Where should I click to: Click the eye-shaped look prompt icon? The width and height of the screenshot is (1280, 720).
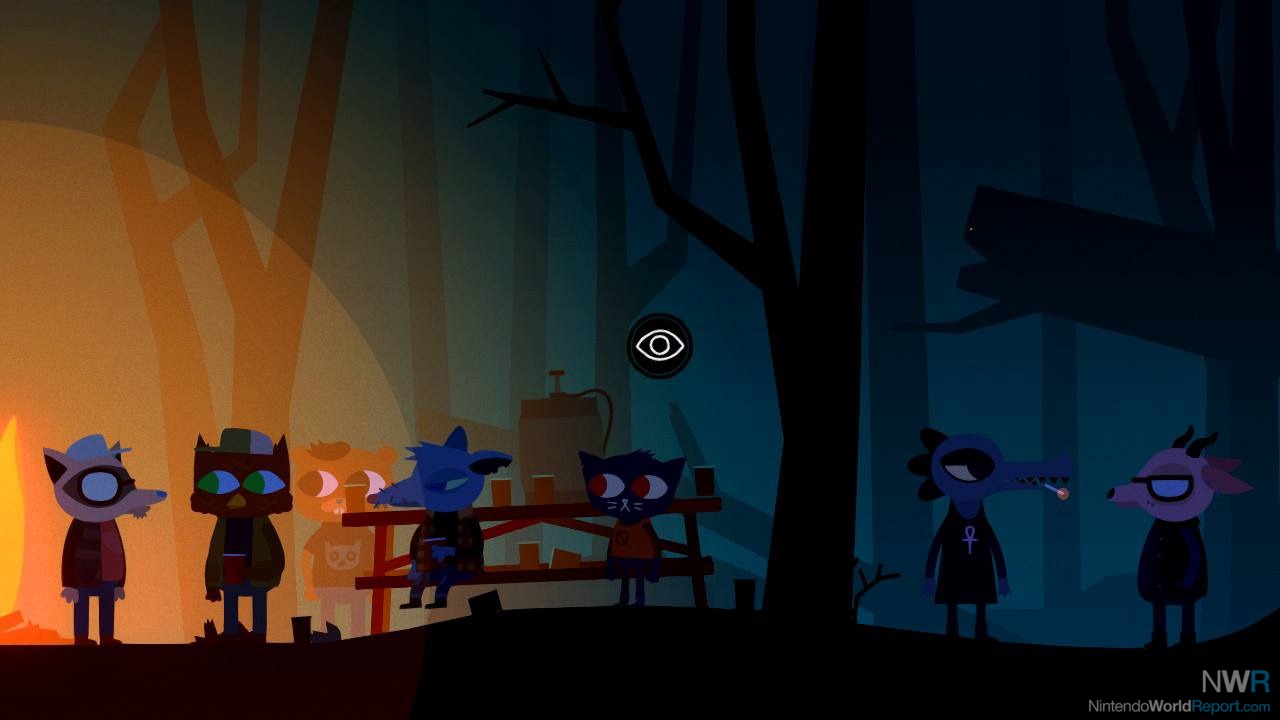tap(659, 346)
